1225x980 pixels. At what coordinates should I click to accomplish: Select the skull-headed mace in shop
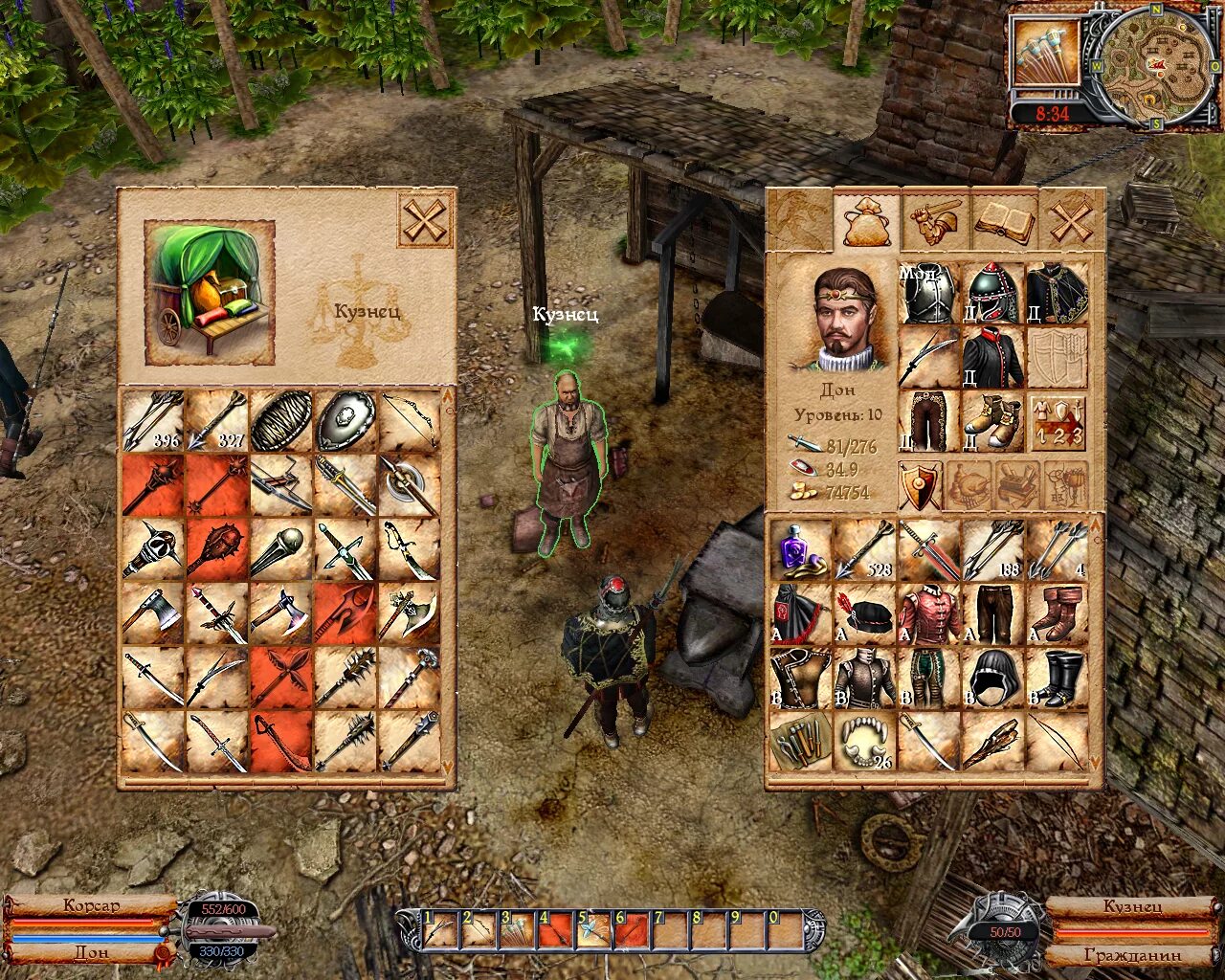[x=153, y=549]
